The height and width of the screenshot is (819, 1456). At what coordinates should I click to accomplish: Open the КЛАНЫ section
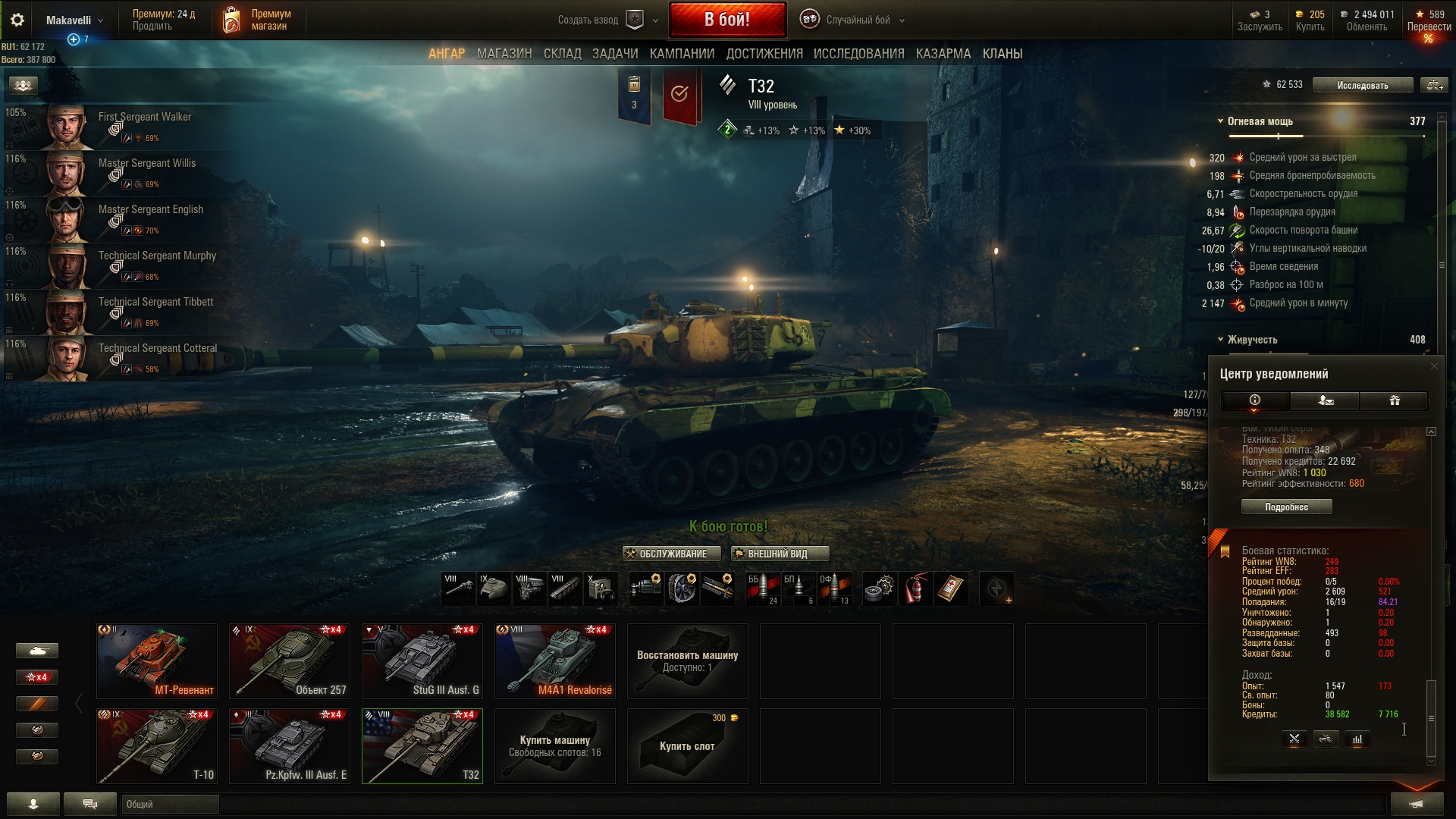pos(1002,54)
